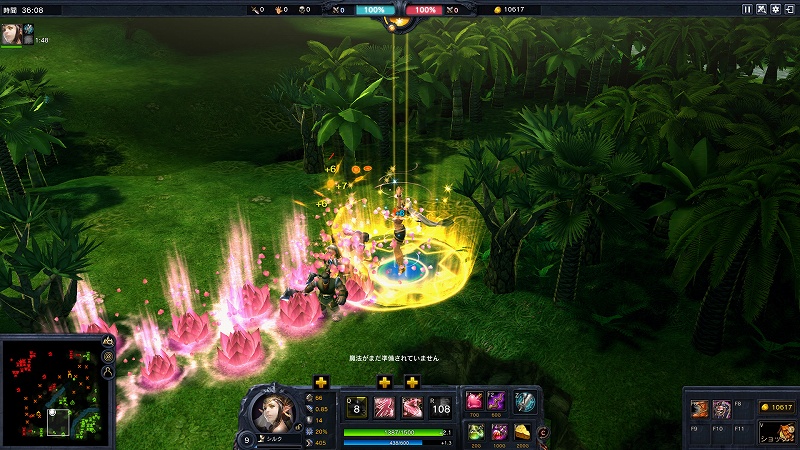This screenshot has height=450, width=800.
Task: Select the ally portrait in top-left
Action: click(11, 31)
